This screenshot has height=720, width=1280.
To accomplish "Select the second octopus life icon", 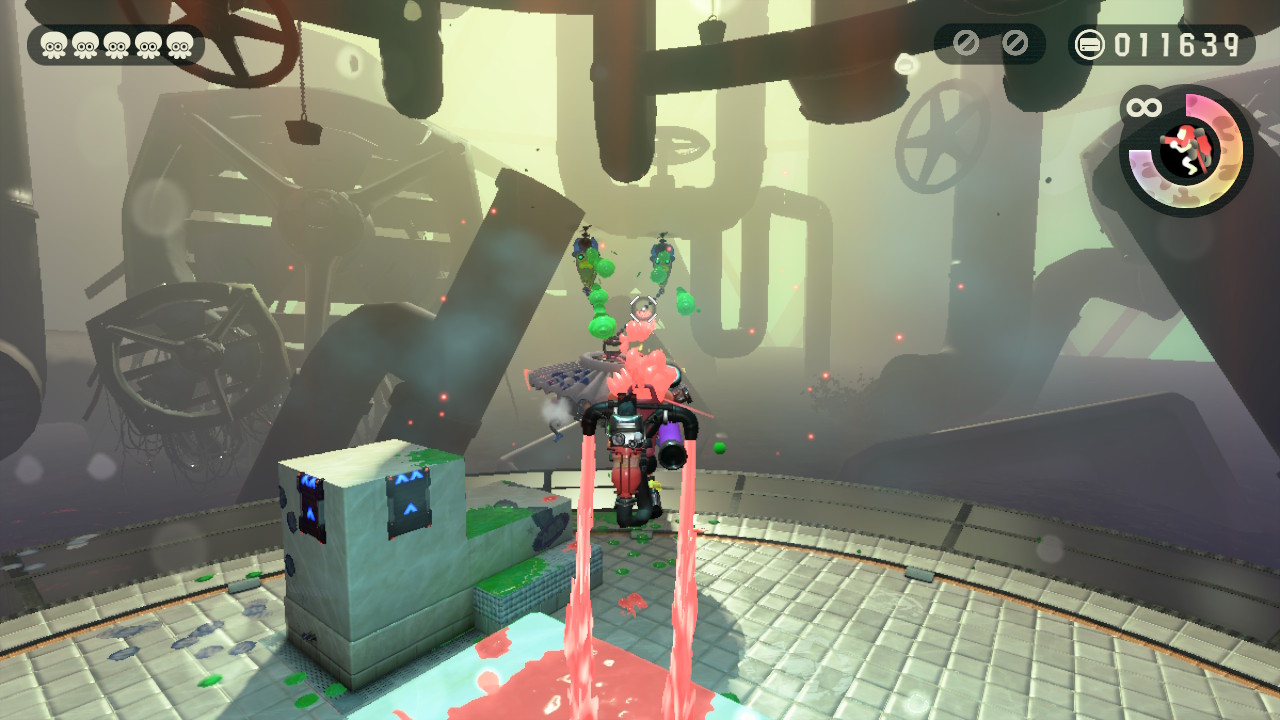I will tap(86, 45).
